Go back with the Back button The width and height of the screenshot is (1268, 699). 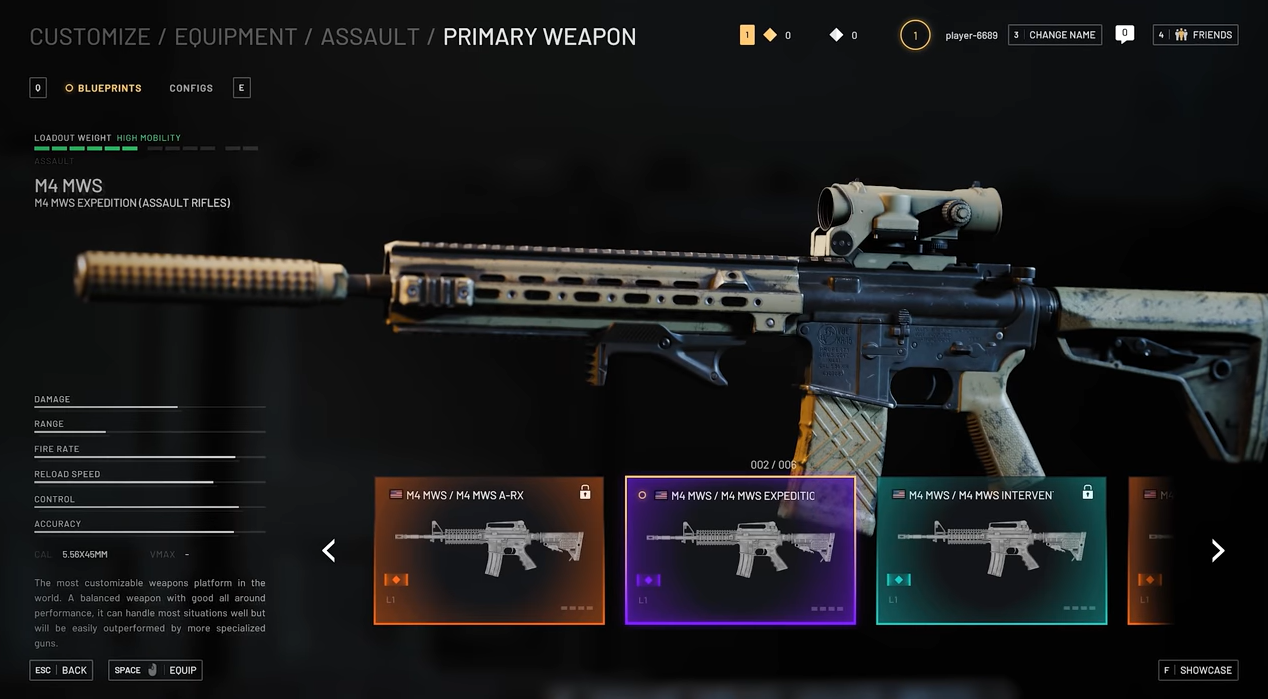coord(62,670)
